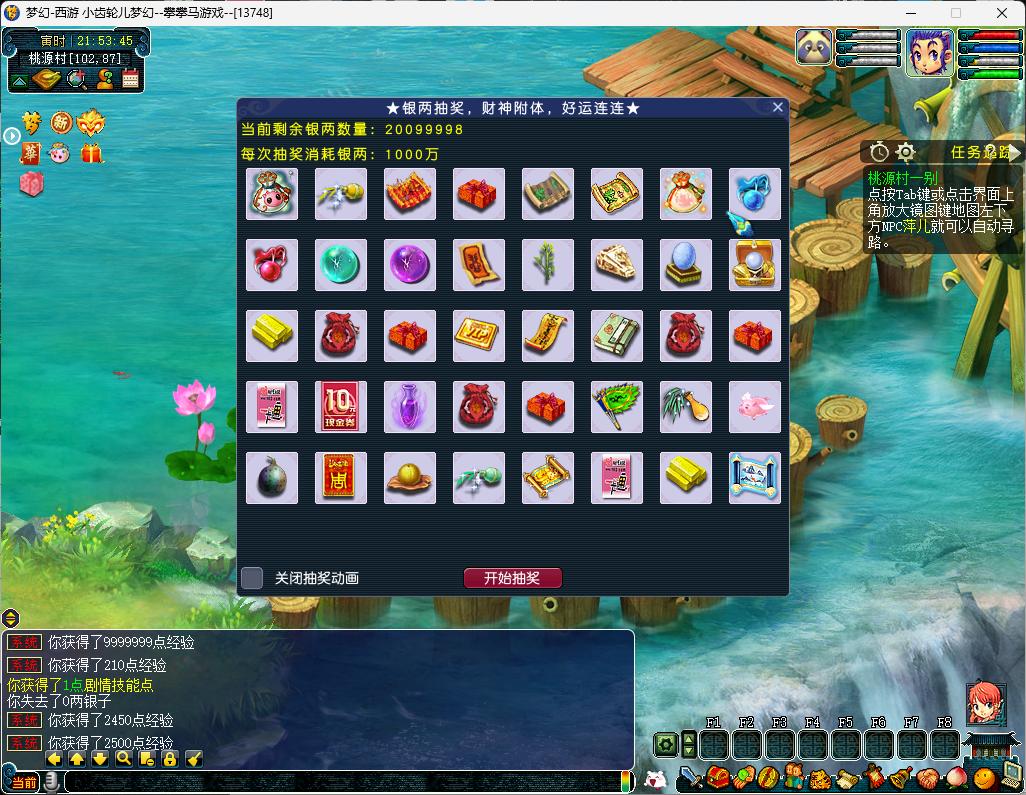Viewport: 1026px width, 795px height.
Task: Close the game window
Action: [1002, 13]
